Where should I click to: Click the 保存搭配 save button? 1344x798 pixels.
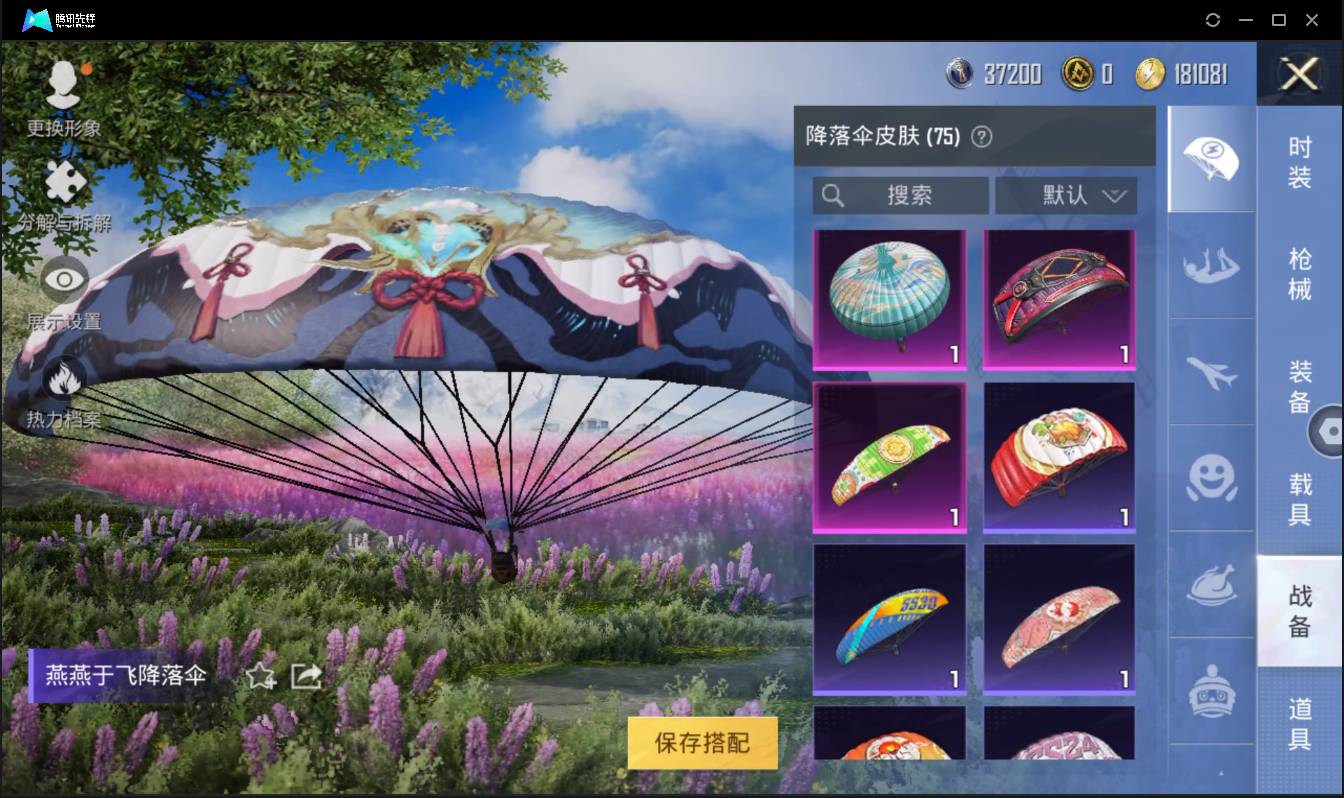[702, 744]
